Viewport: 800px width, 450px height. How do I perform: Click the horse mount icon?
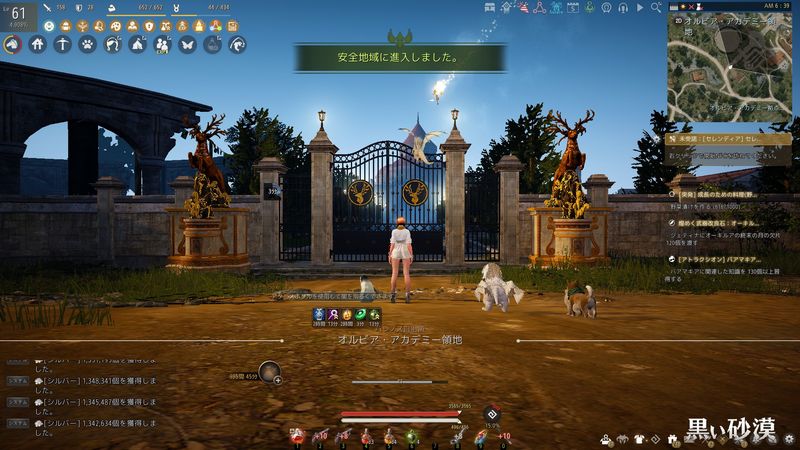(x=13, y=44)
